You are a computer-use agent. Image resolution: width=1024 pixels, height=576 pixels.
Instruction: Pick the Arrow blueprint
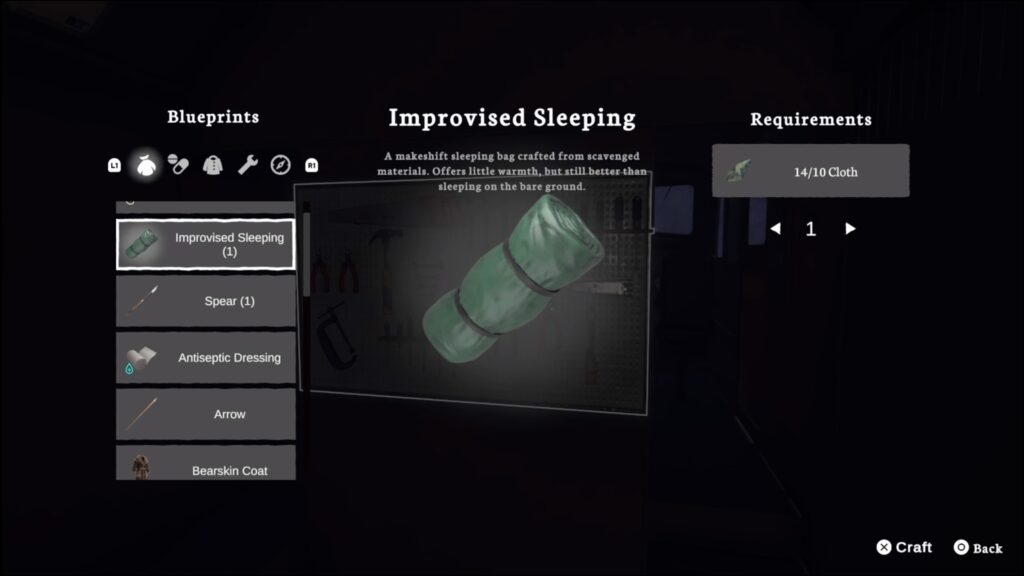pos(206,414)
